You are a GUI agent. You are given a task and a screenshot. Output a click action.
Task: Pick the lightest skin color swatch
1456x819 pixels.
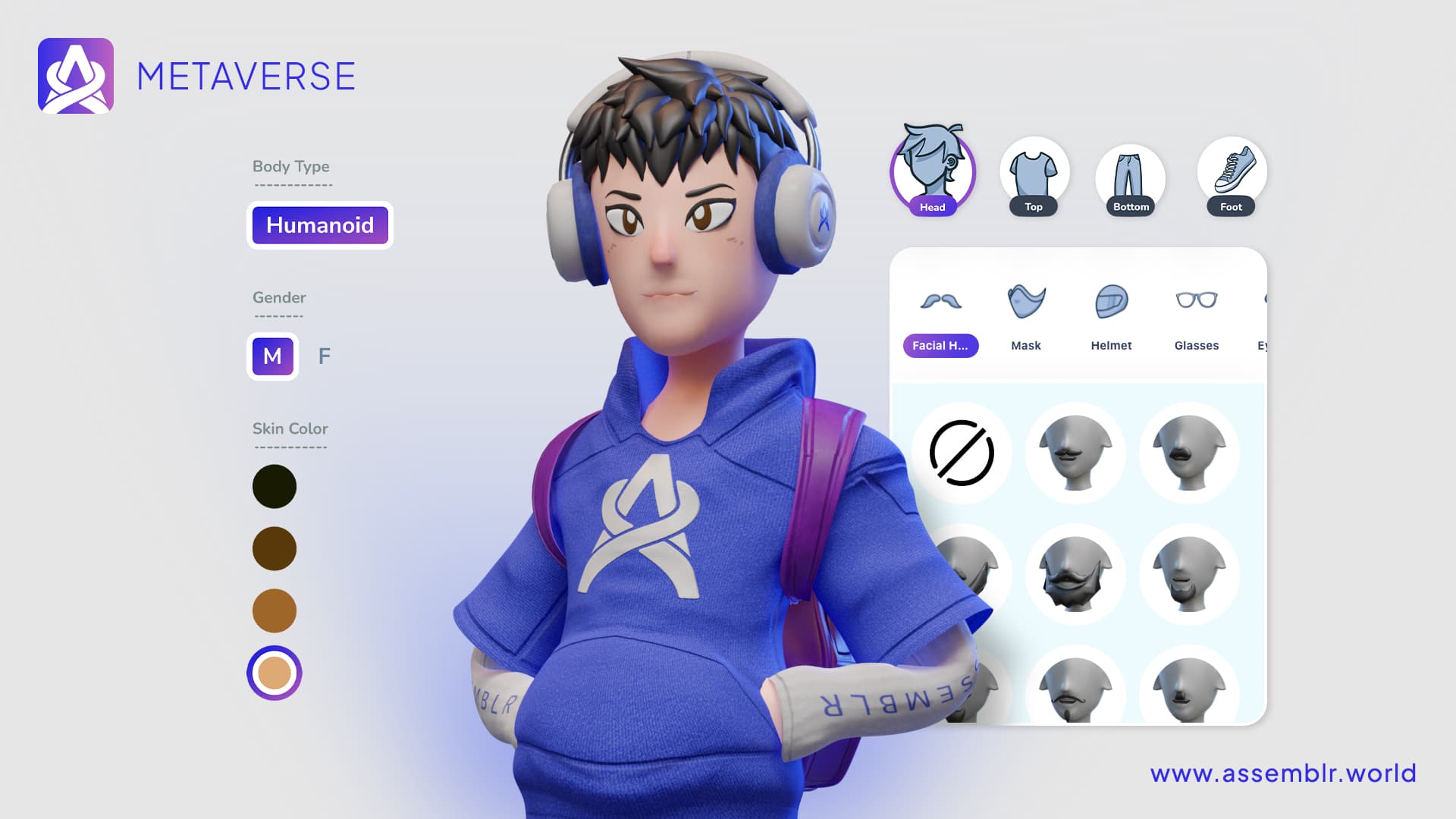274,671
